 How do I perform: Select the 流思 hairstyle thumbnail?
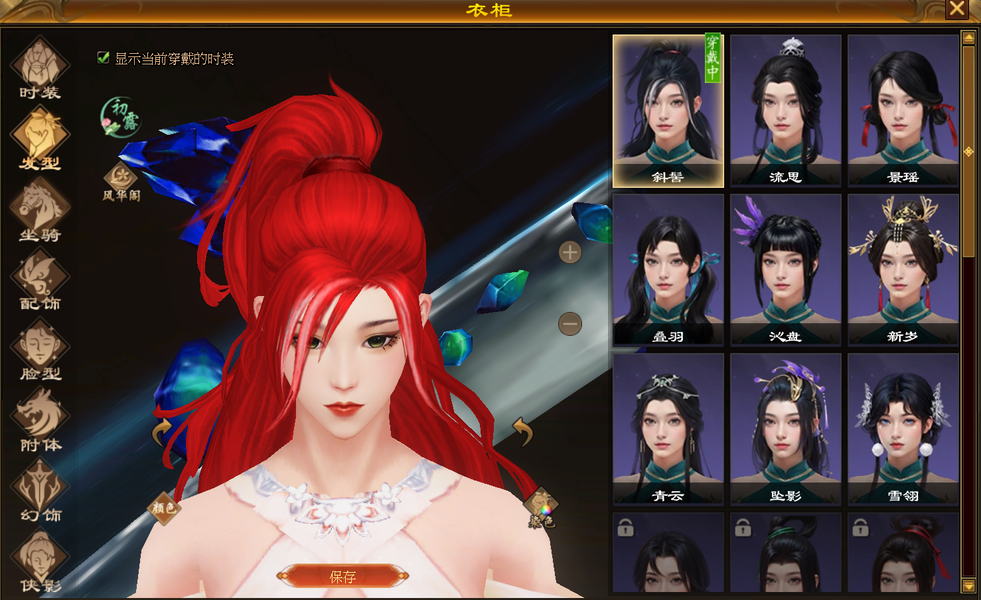tap(785, 110)
